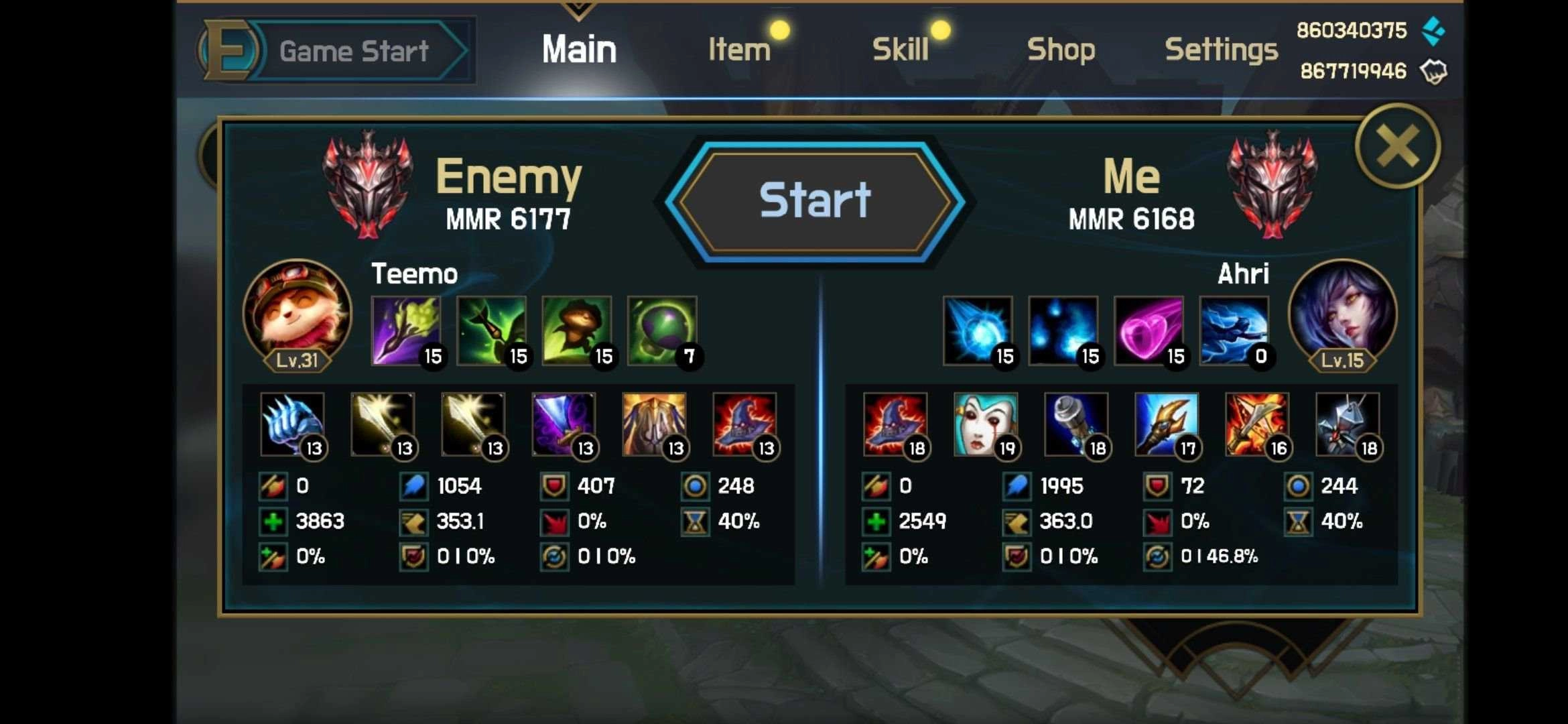Open the Skill tab
1568x724 pixels.
click(901, 48)
